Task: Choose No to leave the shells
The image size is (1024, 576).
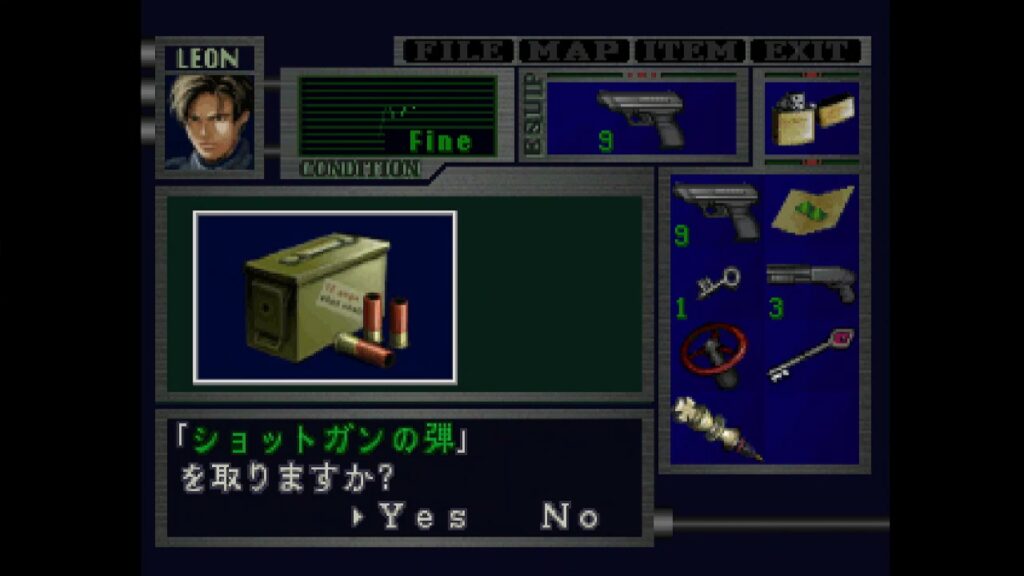Action: [x=570, y=516]
